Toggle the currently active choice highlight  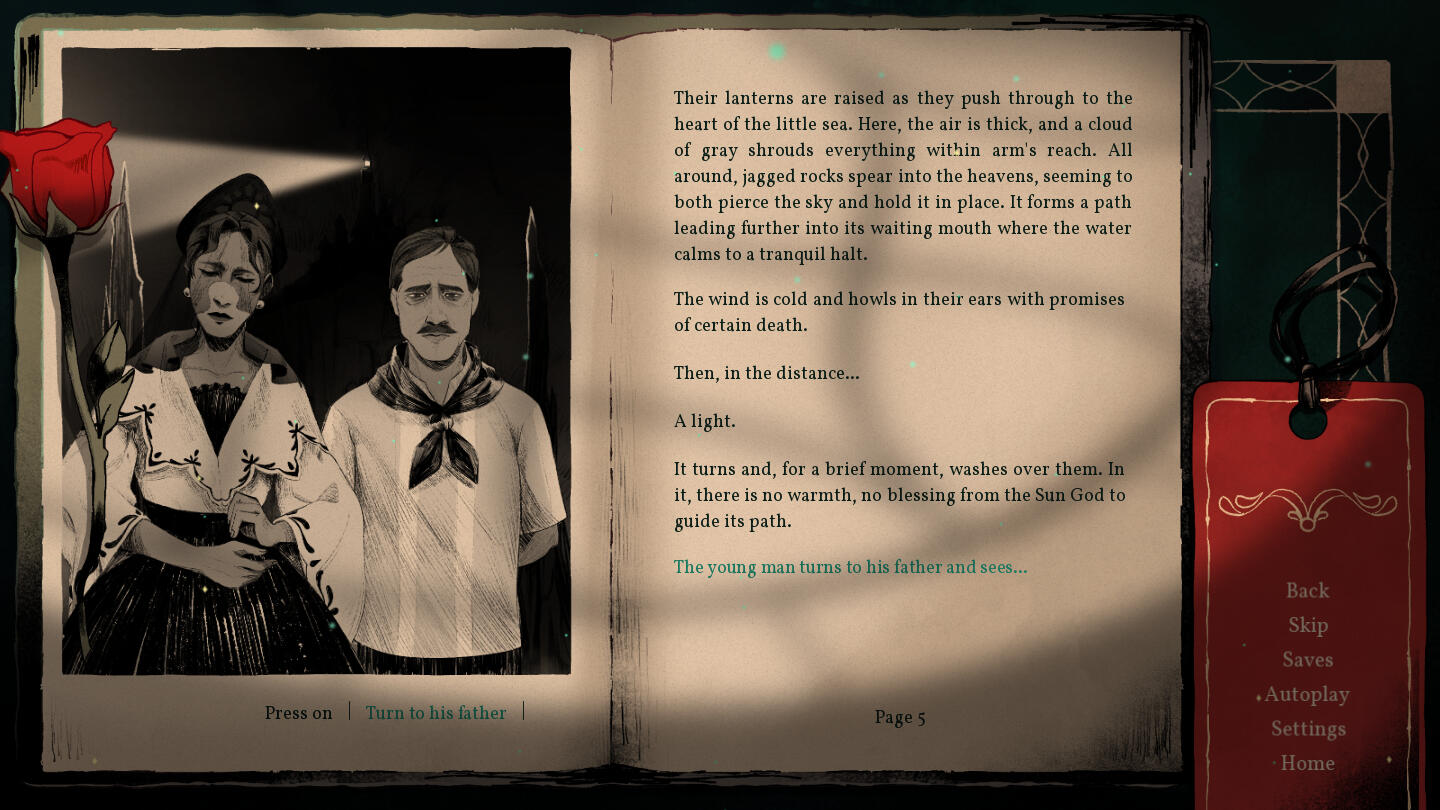pyautogui.click(x=436, y=713)
